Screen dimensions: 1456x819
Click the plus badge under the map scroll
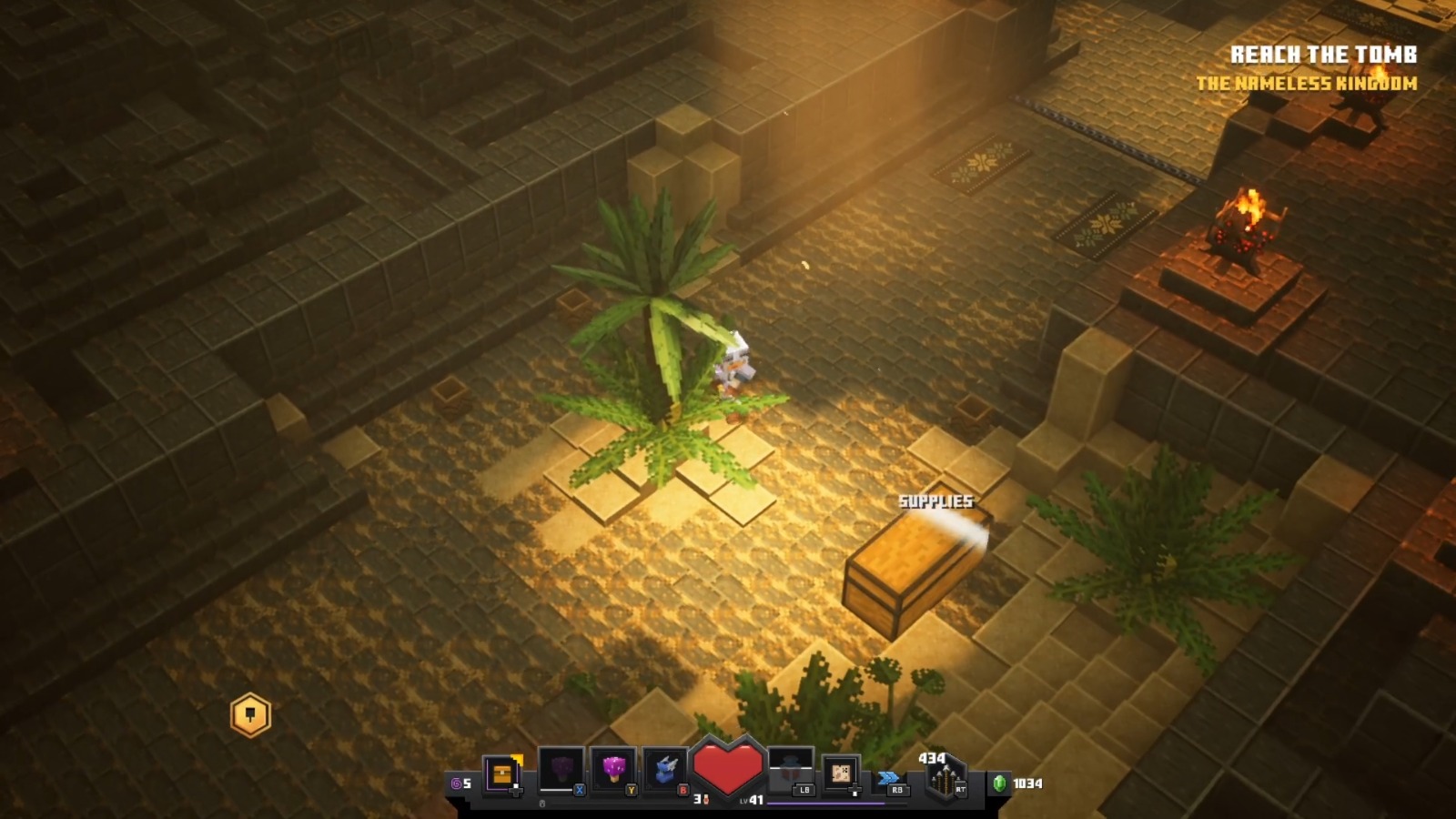854,792
